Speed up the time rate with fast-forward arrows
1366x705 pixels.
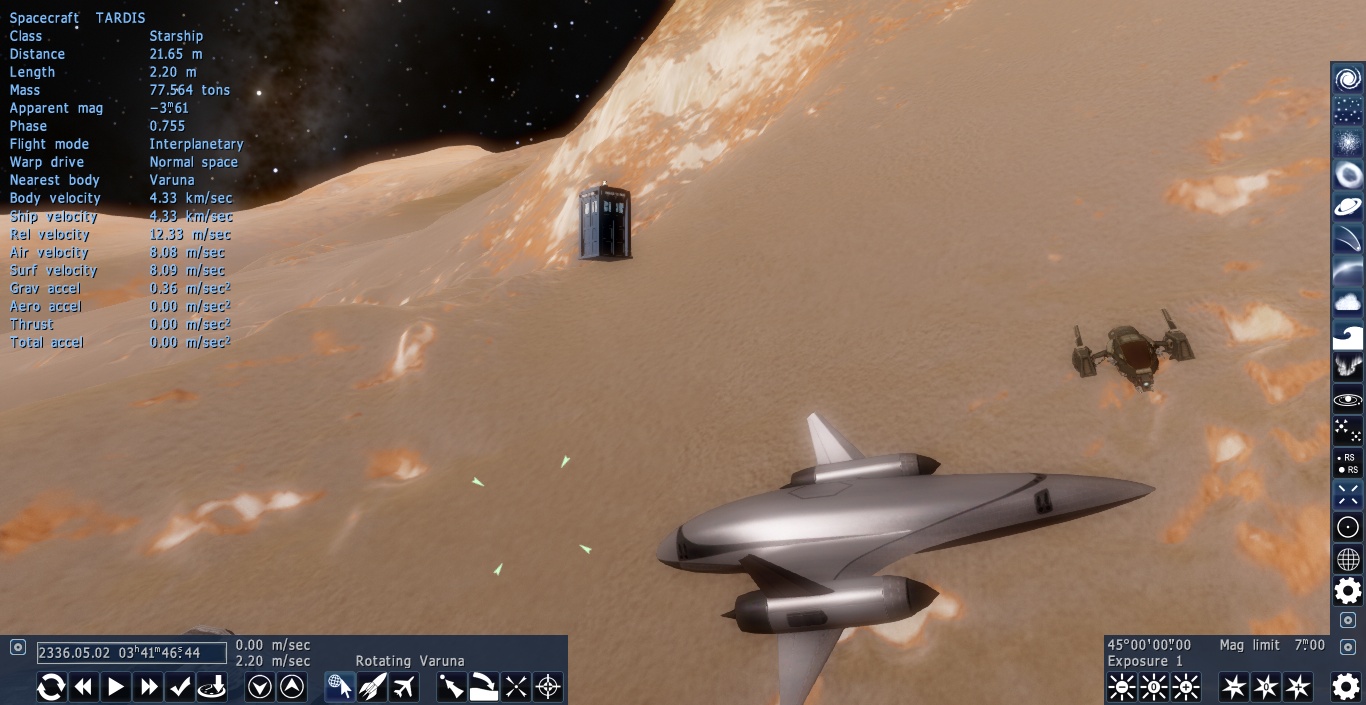(x=148, y=687)
